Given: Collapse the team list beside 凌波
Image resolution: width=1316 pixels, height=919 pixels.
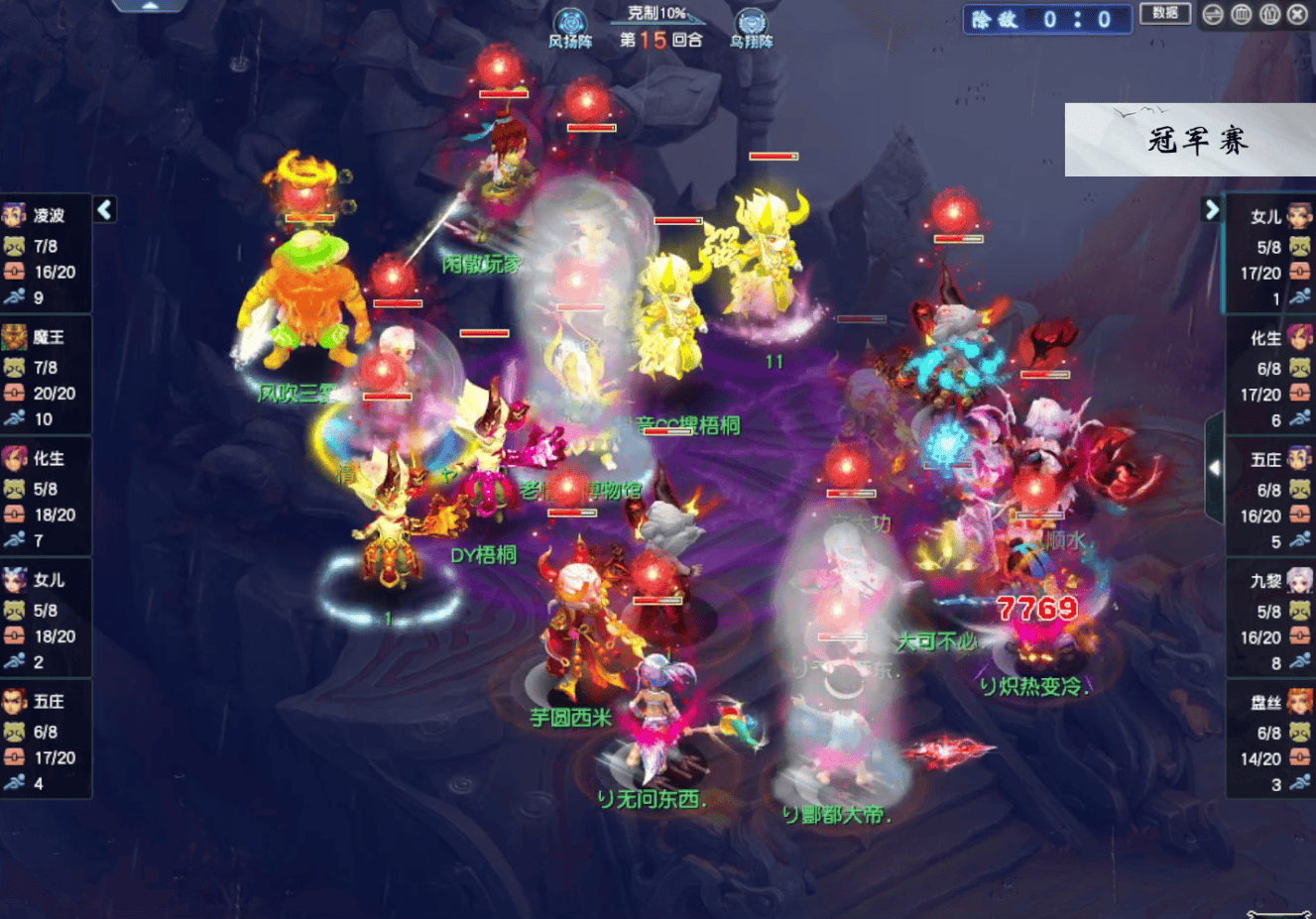Looking at the screenshot, I should [x=105, y=209].
